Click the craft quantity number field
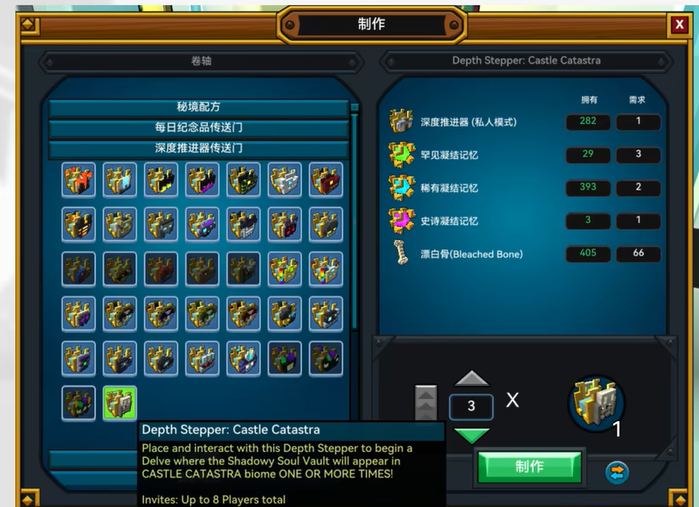The image size is (699, 507). click(x=471, y=407)
